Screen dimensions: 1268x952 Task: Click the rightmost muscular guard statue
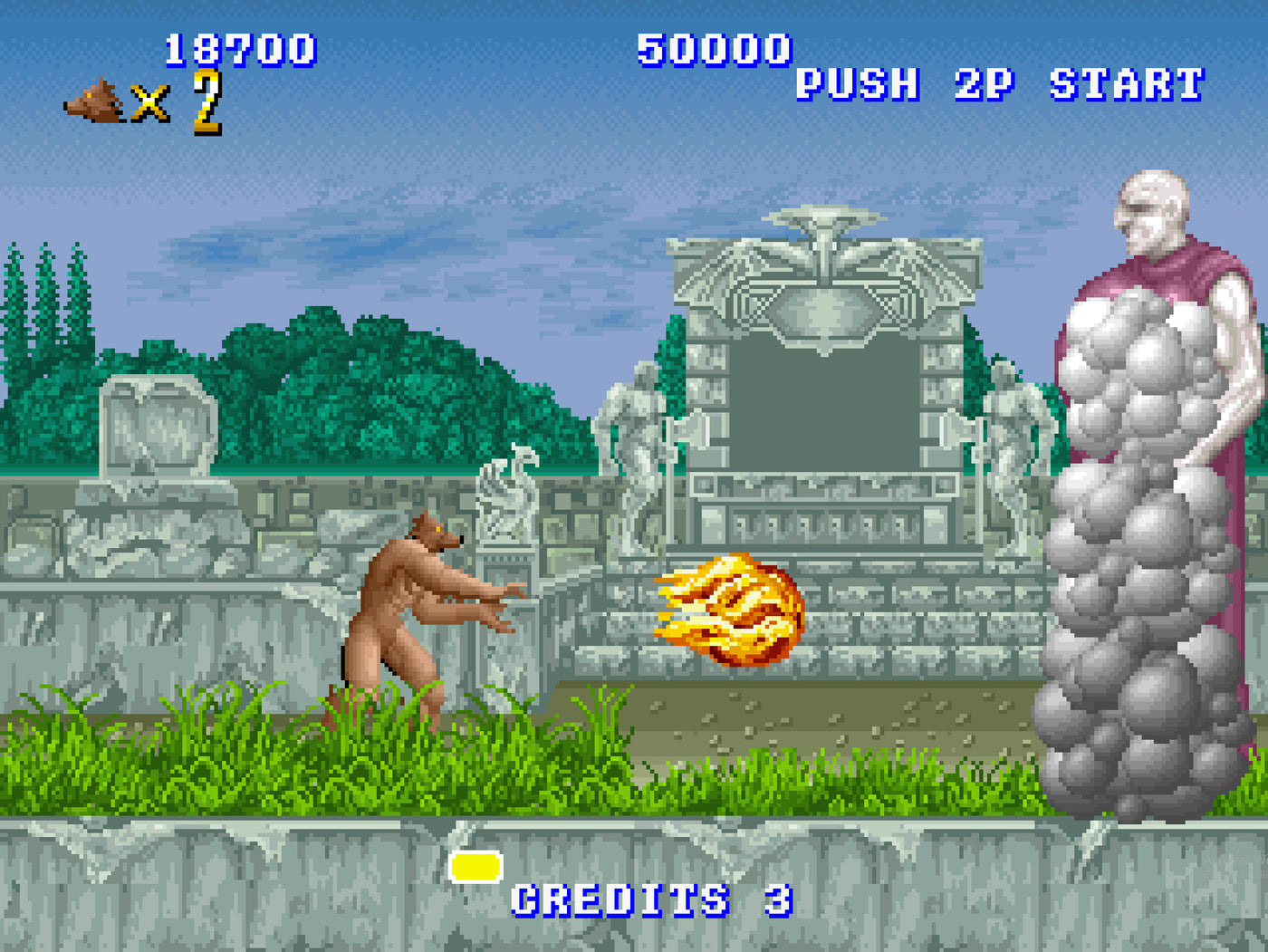coord(1005,435)
